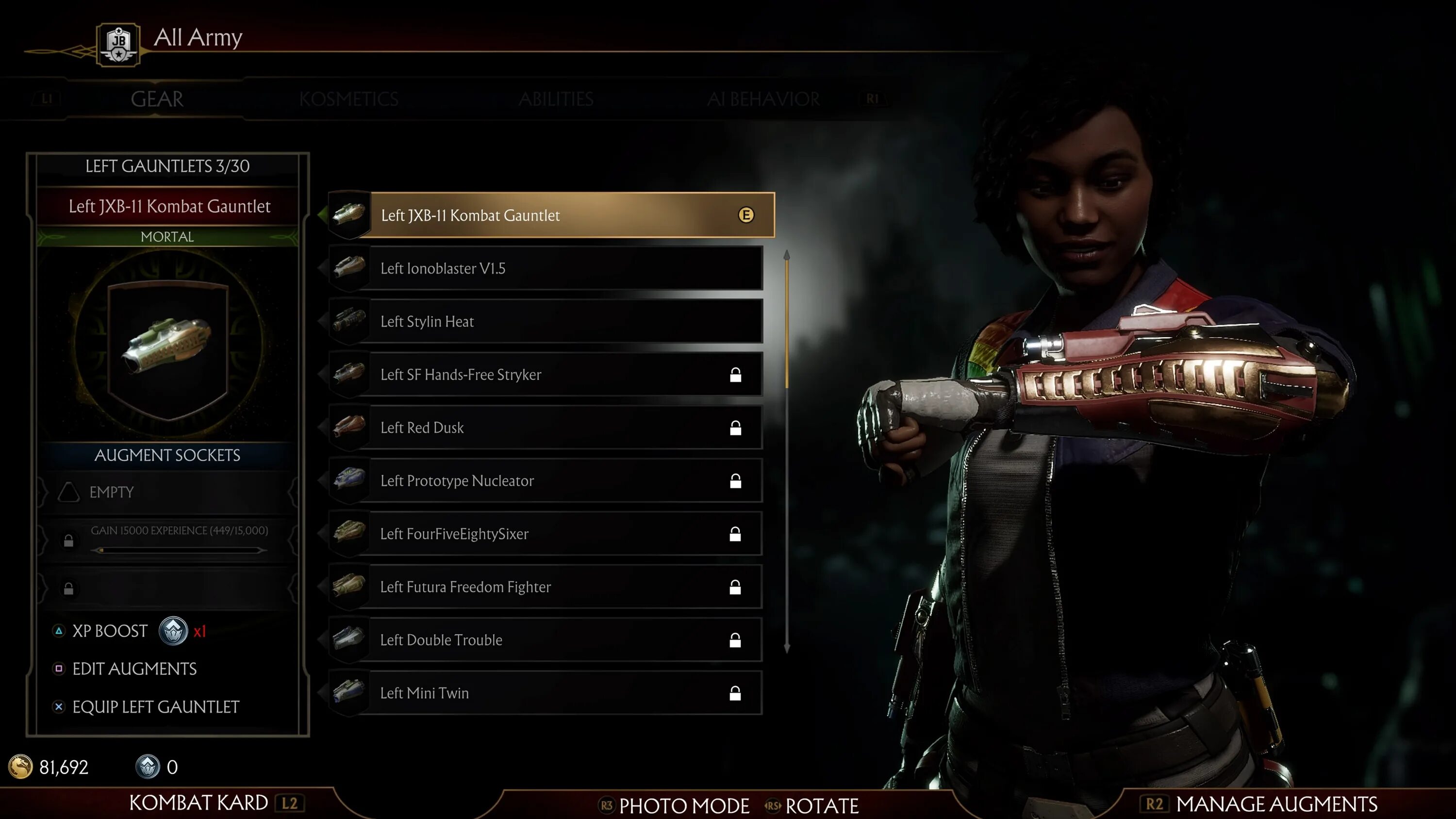The height and width of the screenshot is (819, 1456).
Task: Open Edit Augments option
Action: (x=134, y=669)
